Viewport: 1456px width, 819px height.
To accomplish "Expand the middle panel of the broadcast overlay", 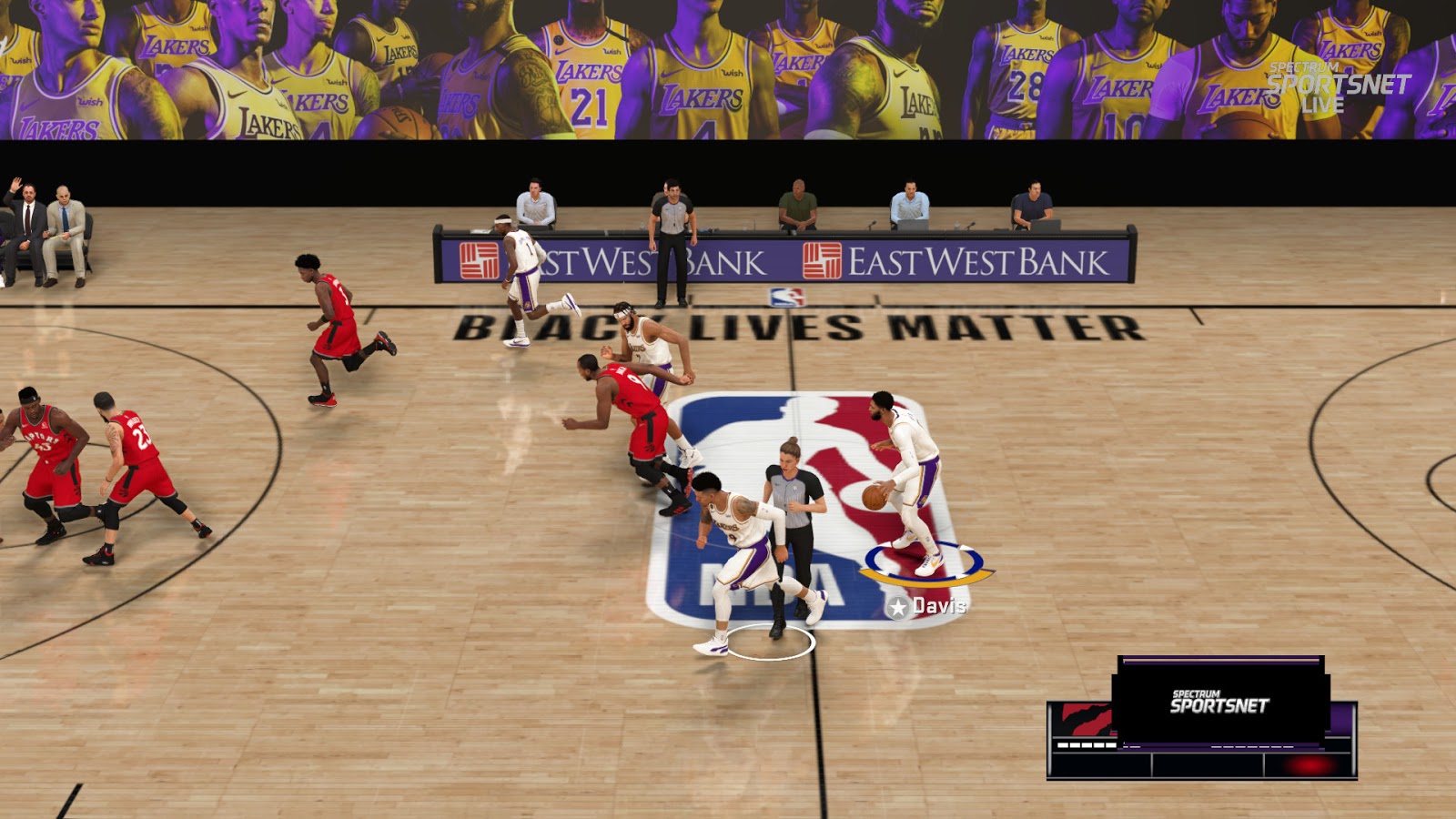I will [x=1208, y=764].
